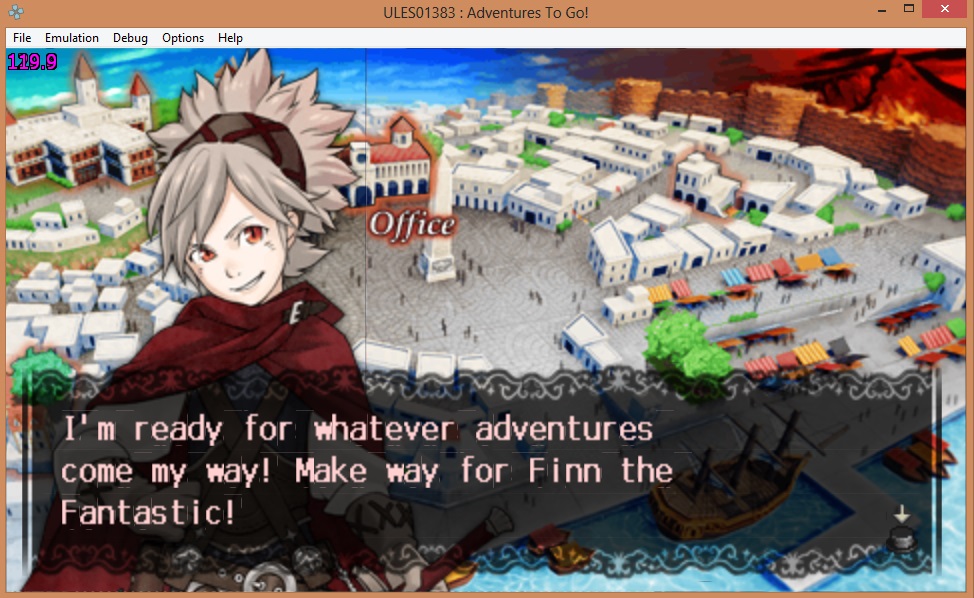Open the File menu

[x=22, y=38]
